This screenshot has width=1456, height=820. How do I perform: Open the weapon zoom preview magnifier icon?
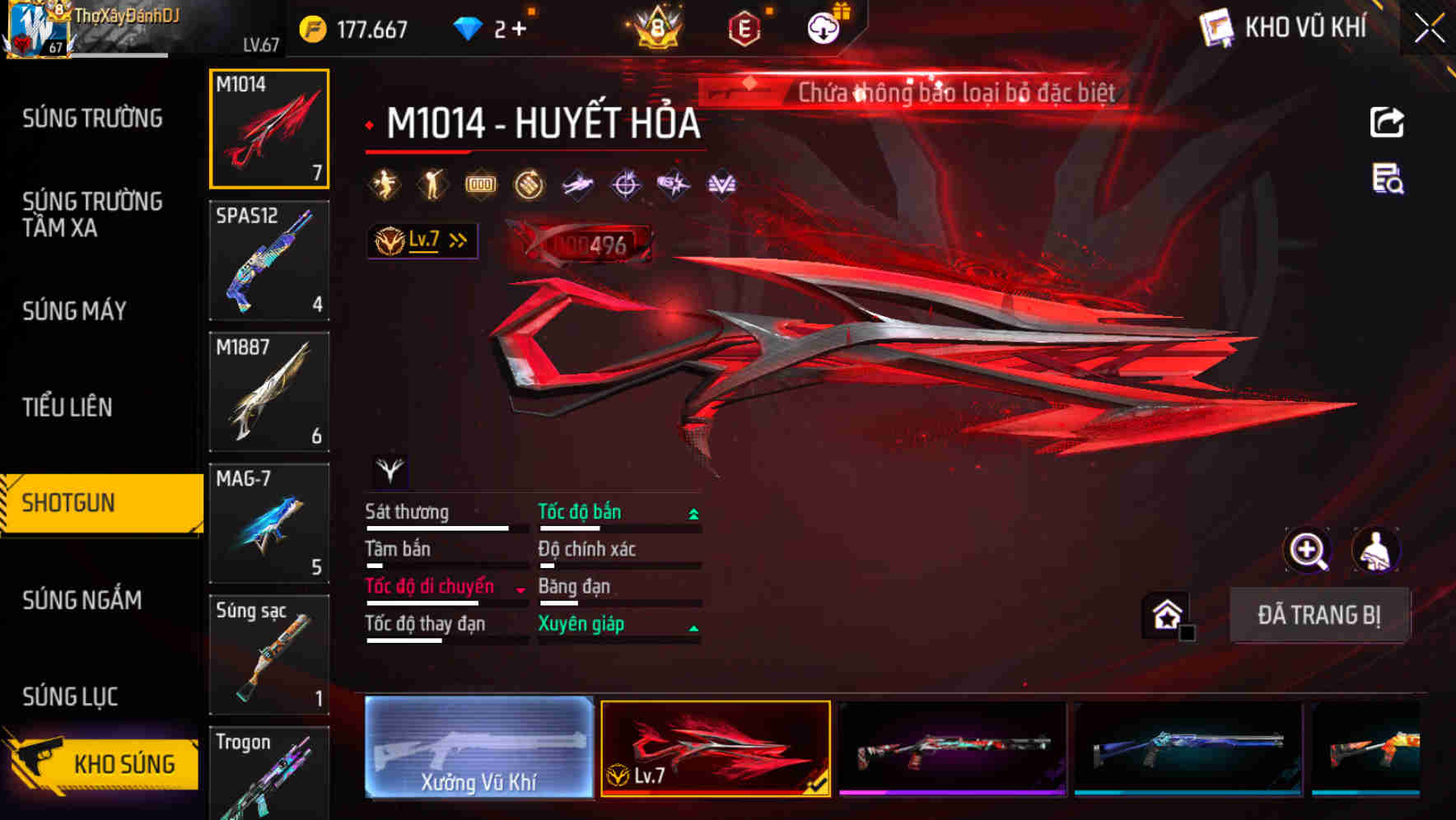pos(1308,550)
